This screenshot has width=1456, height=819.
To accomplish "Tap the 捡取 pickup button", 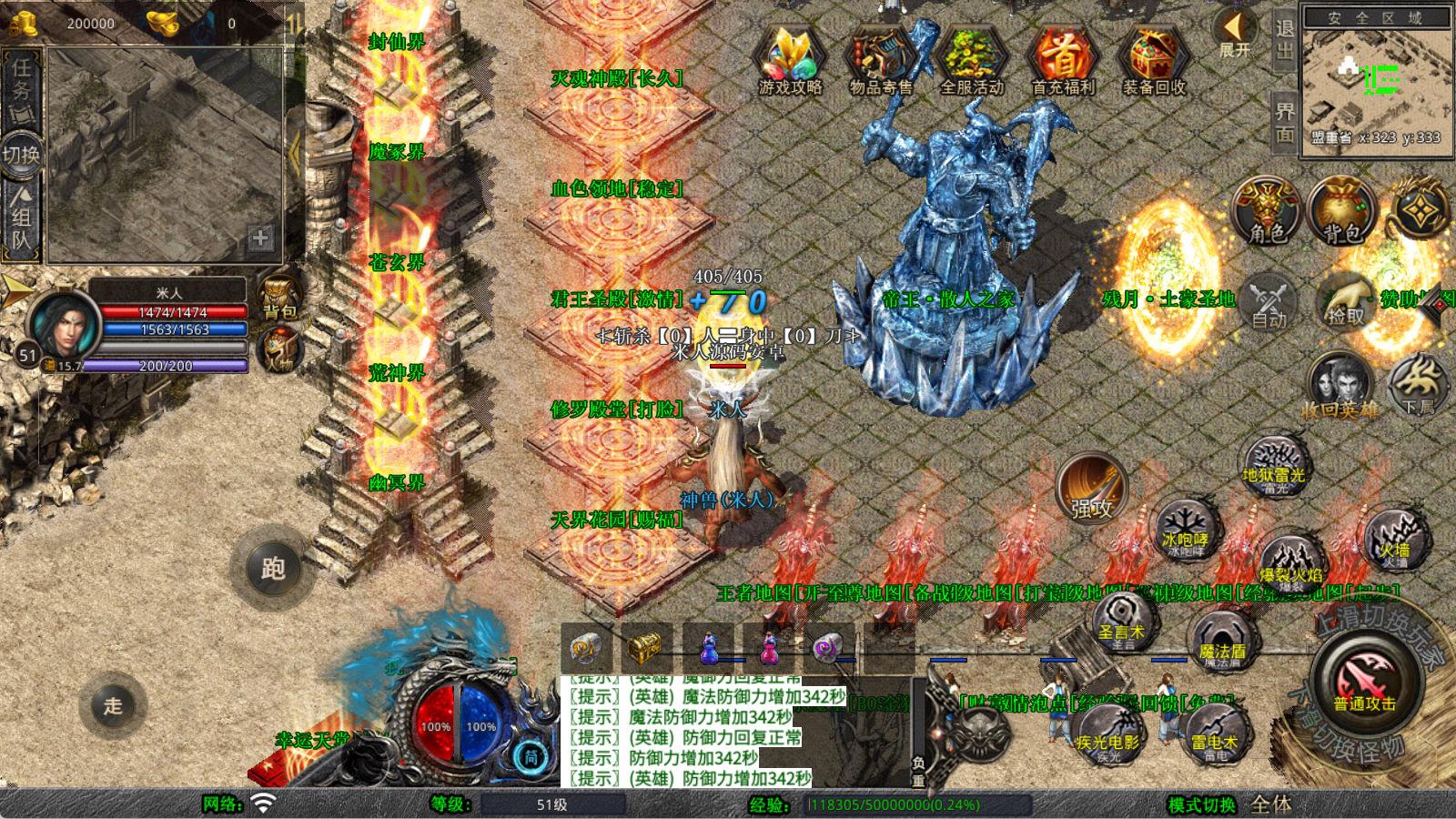I will tap(1346, 300).
